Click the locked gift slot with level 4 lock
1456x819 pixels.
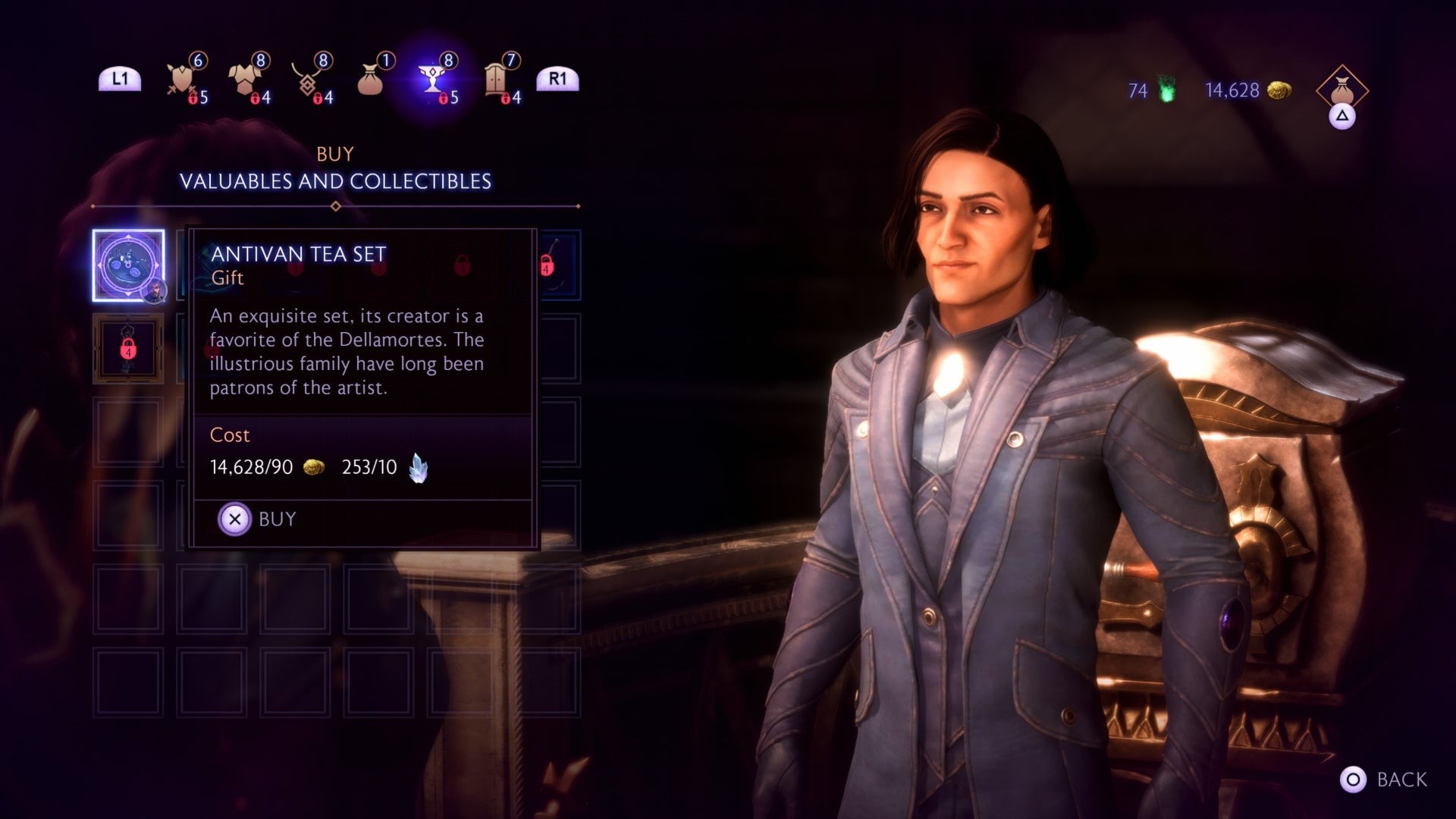(127, 350)
